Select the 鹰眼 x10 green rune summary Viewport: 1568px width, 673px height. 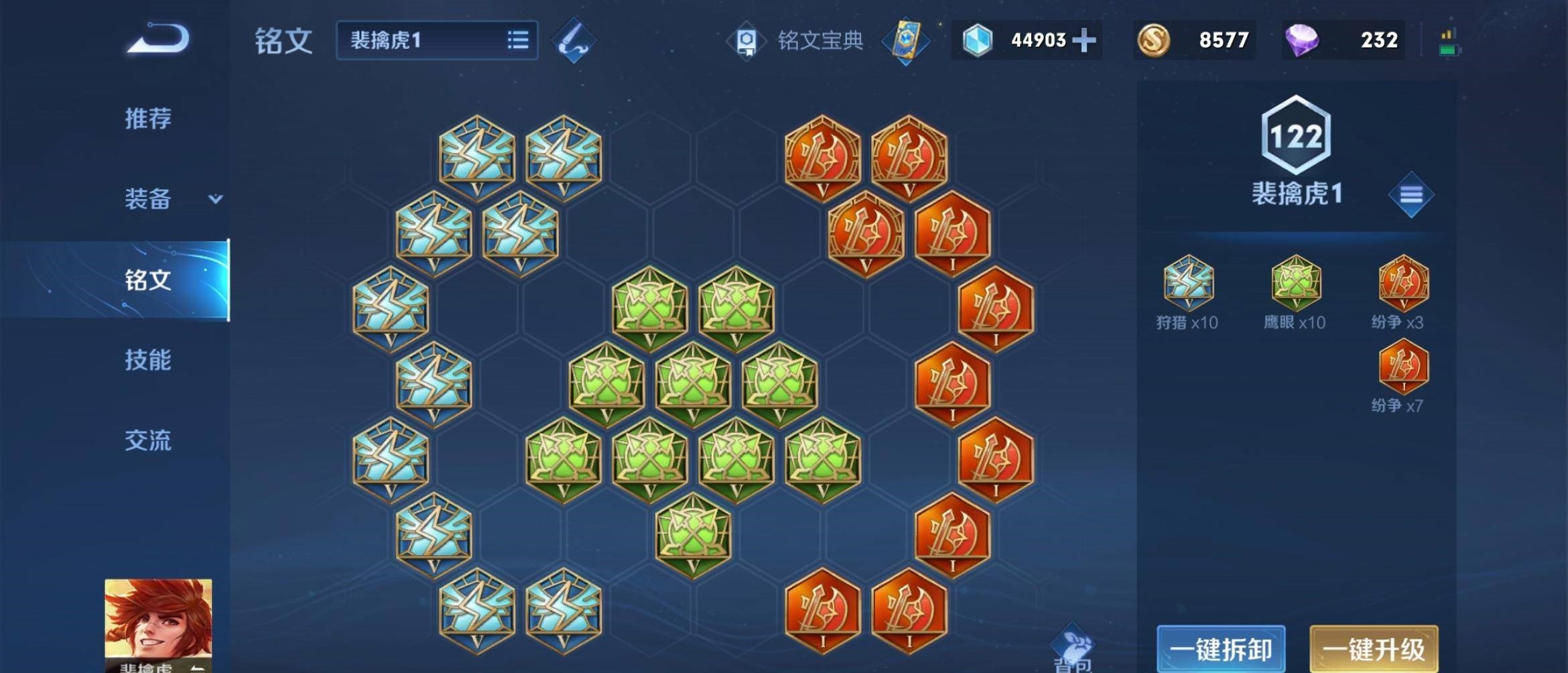click(1295, 292)
